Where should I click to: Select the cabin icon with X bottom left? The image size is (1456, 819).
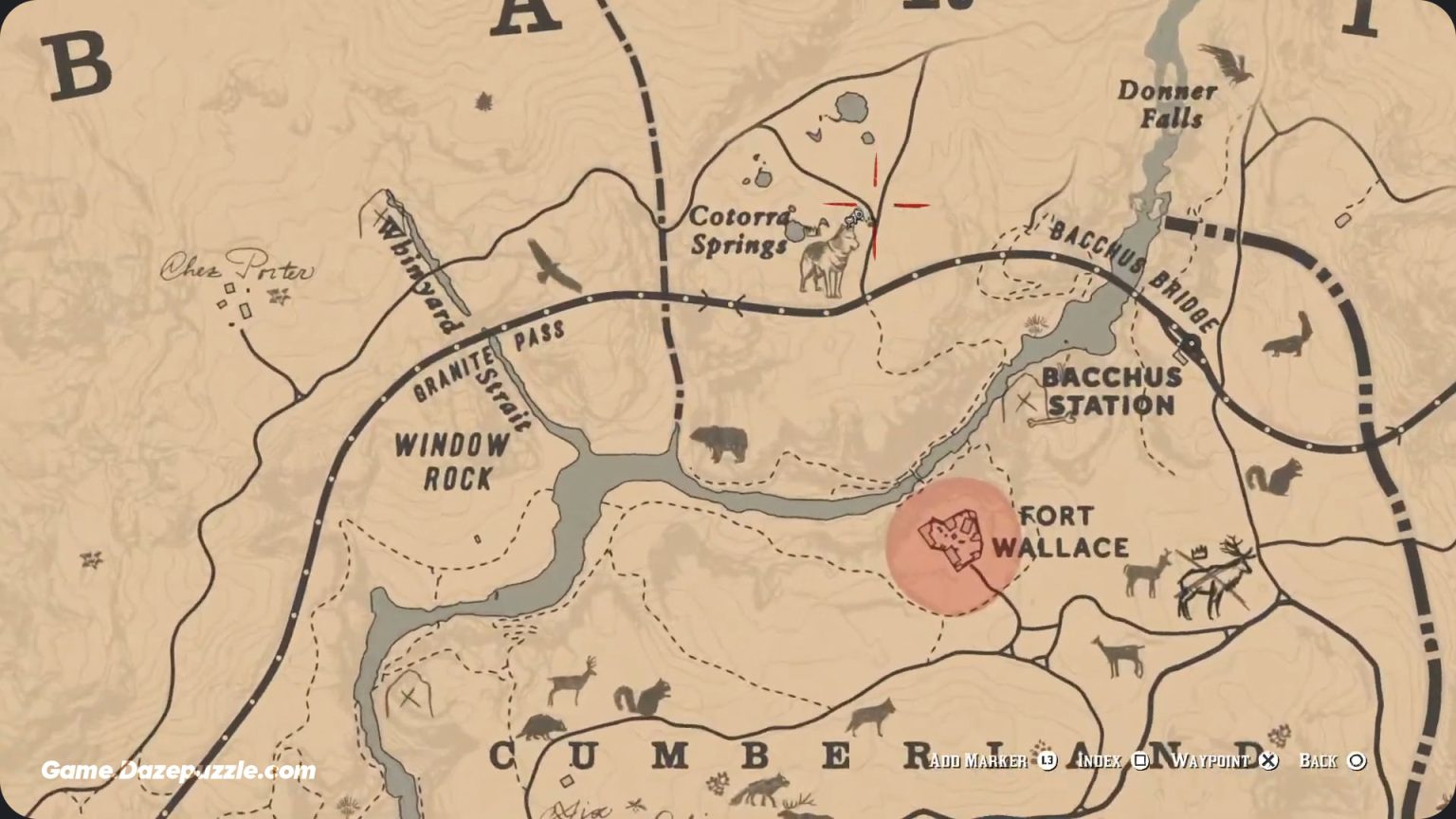pyautogui.click(x=409, y=699)
